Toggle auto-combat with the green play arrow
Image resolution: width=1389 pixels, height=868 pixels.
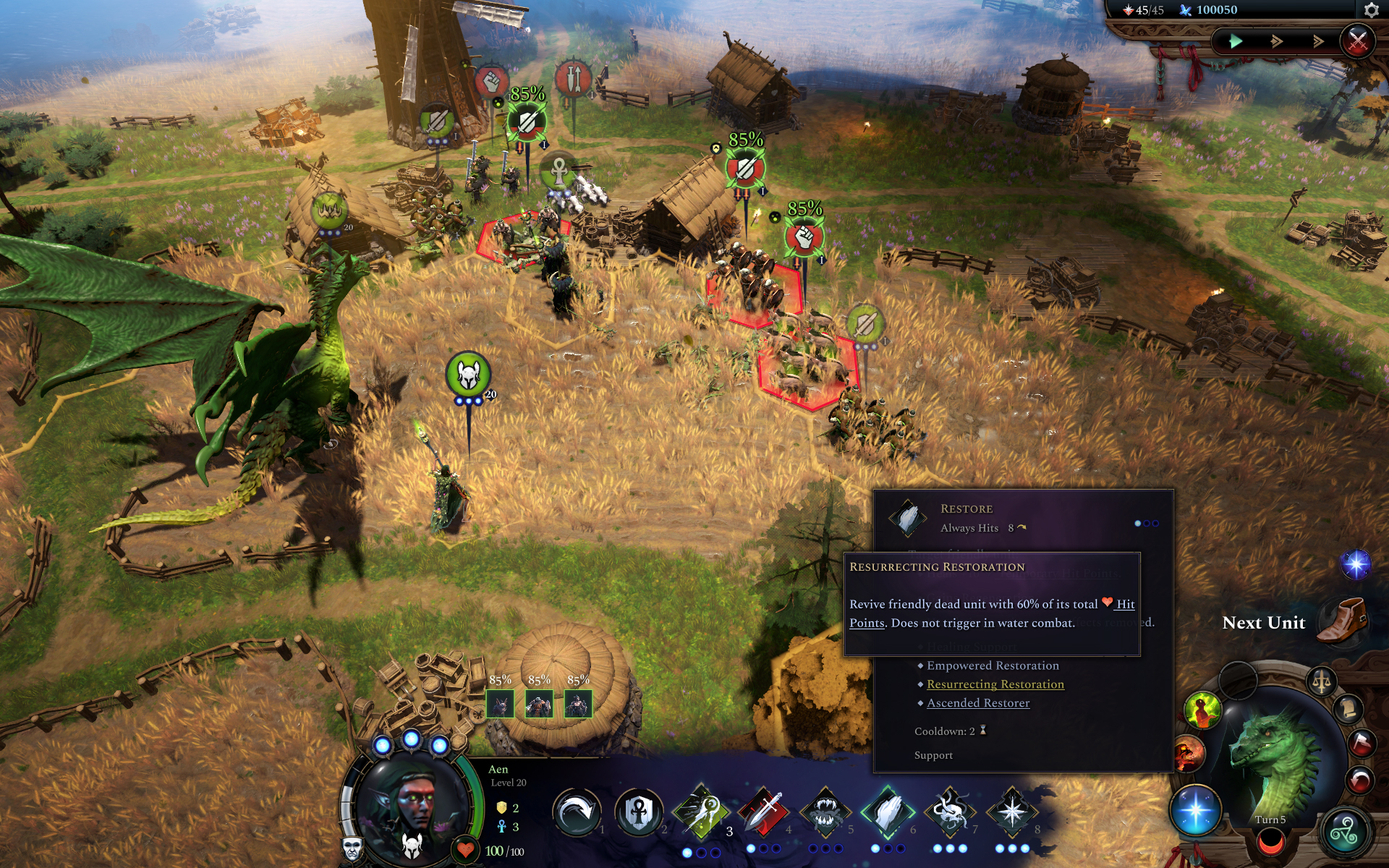(1234, 41)
